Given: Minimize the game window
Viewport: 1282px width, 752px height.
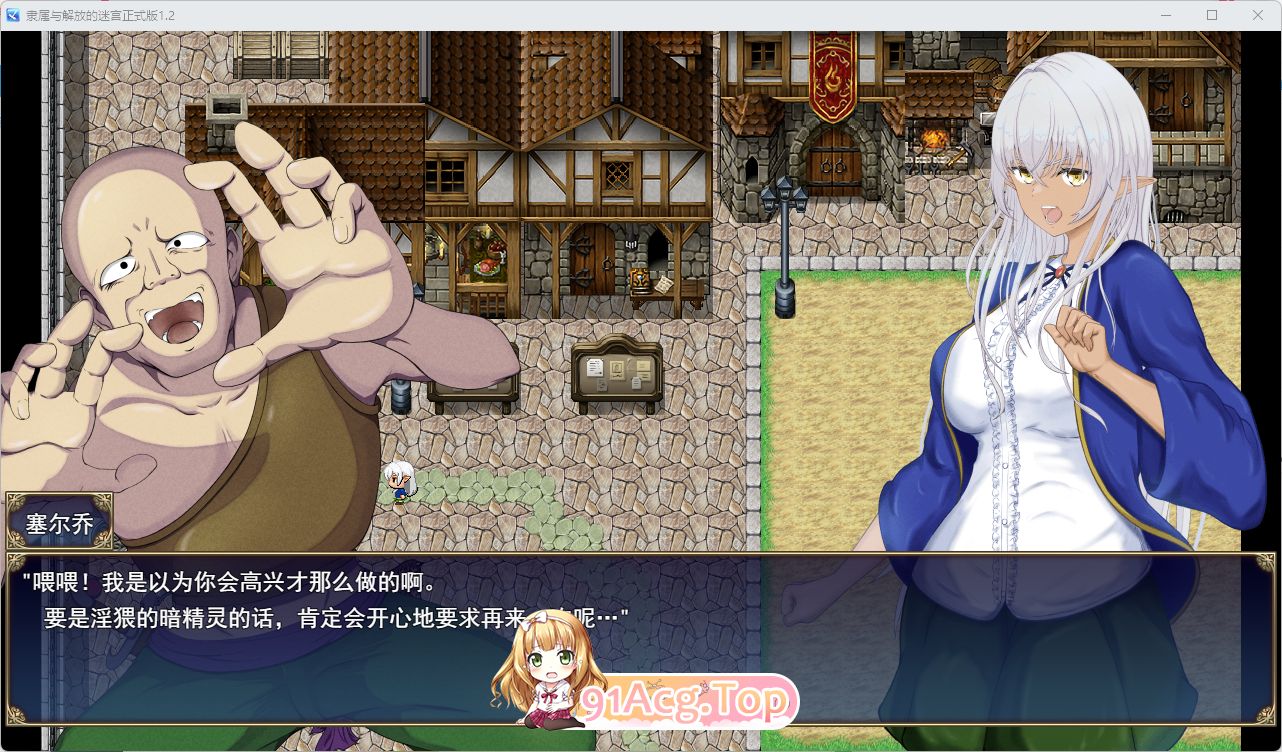Looking at the screenshot, I should (x=1165, y=15).
